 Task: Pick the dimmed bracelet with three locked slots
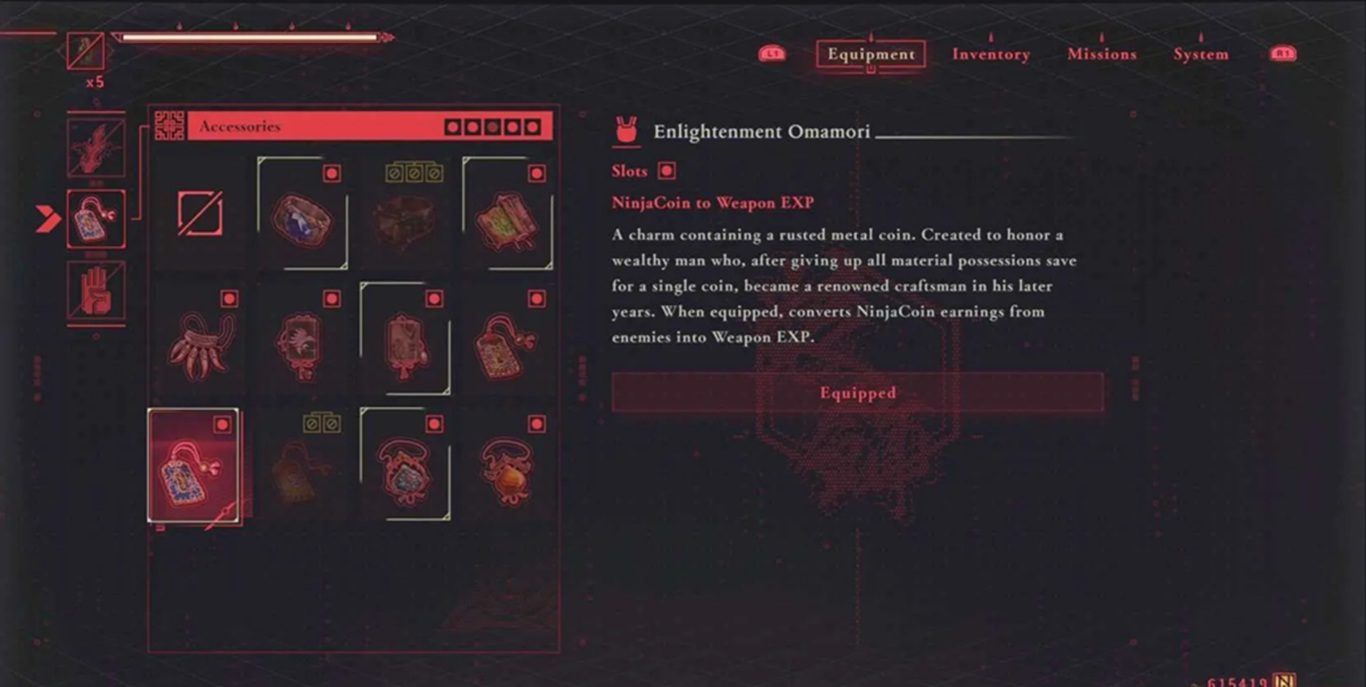point(404,214)
